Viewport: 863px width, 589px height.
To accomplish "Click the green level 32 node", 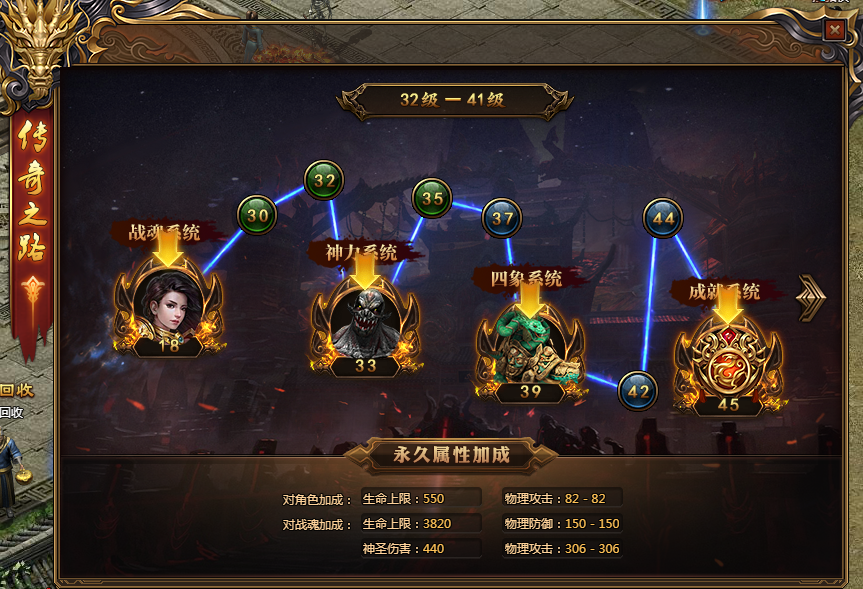I will [x=324, y=181].
